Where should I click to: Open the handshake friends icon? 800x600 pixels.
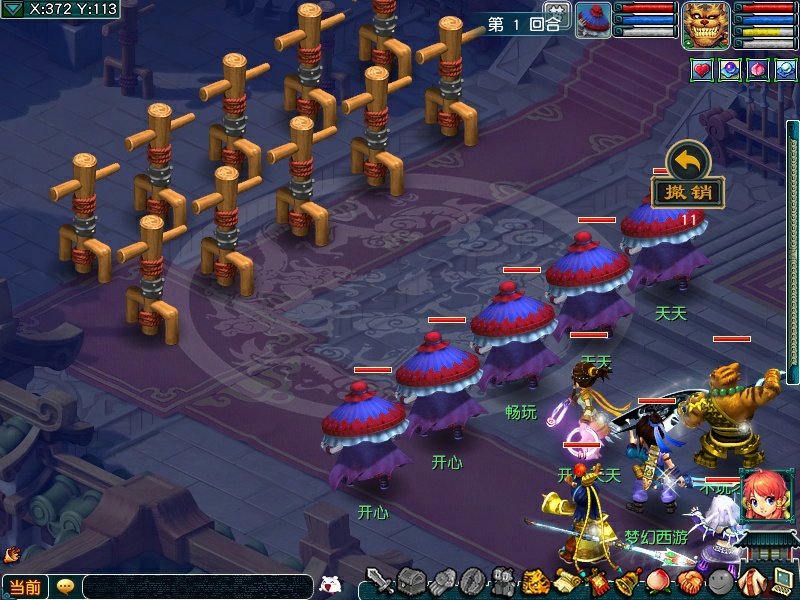689,581
